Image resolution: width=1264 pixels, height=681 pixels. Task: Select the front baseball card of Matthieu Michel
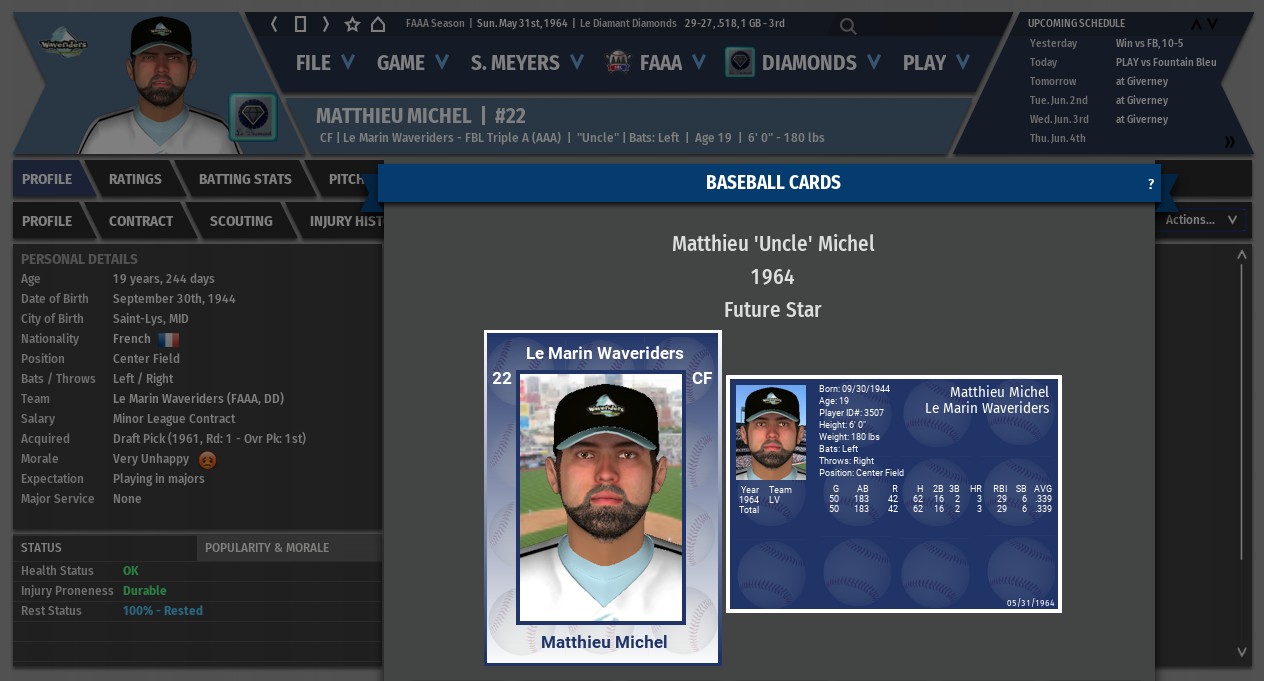[x=603, y=497]
